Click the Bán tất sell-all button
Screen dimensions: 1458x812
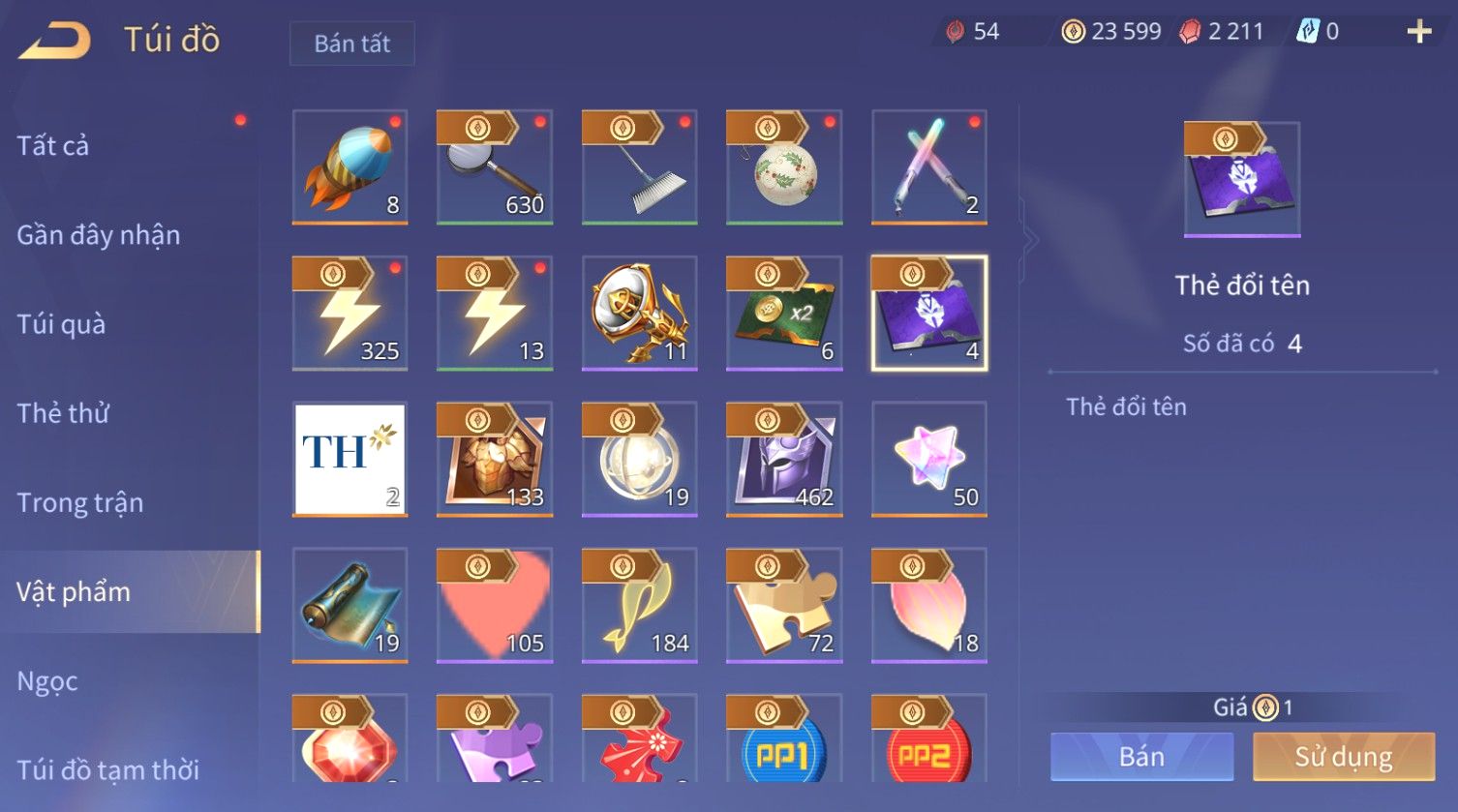pos(352,44)
